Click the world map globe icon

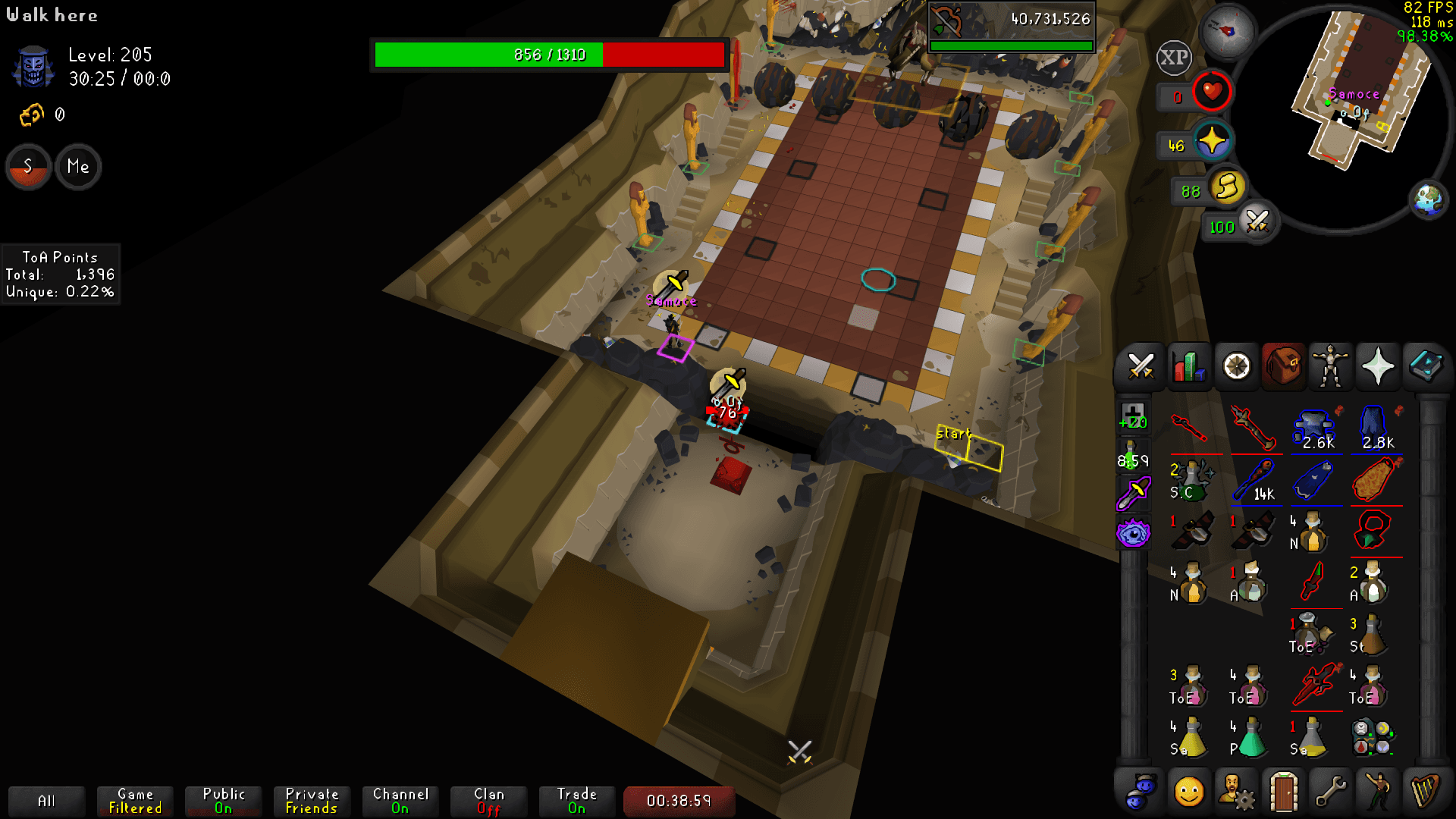[x=1429, y=200]
